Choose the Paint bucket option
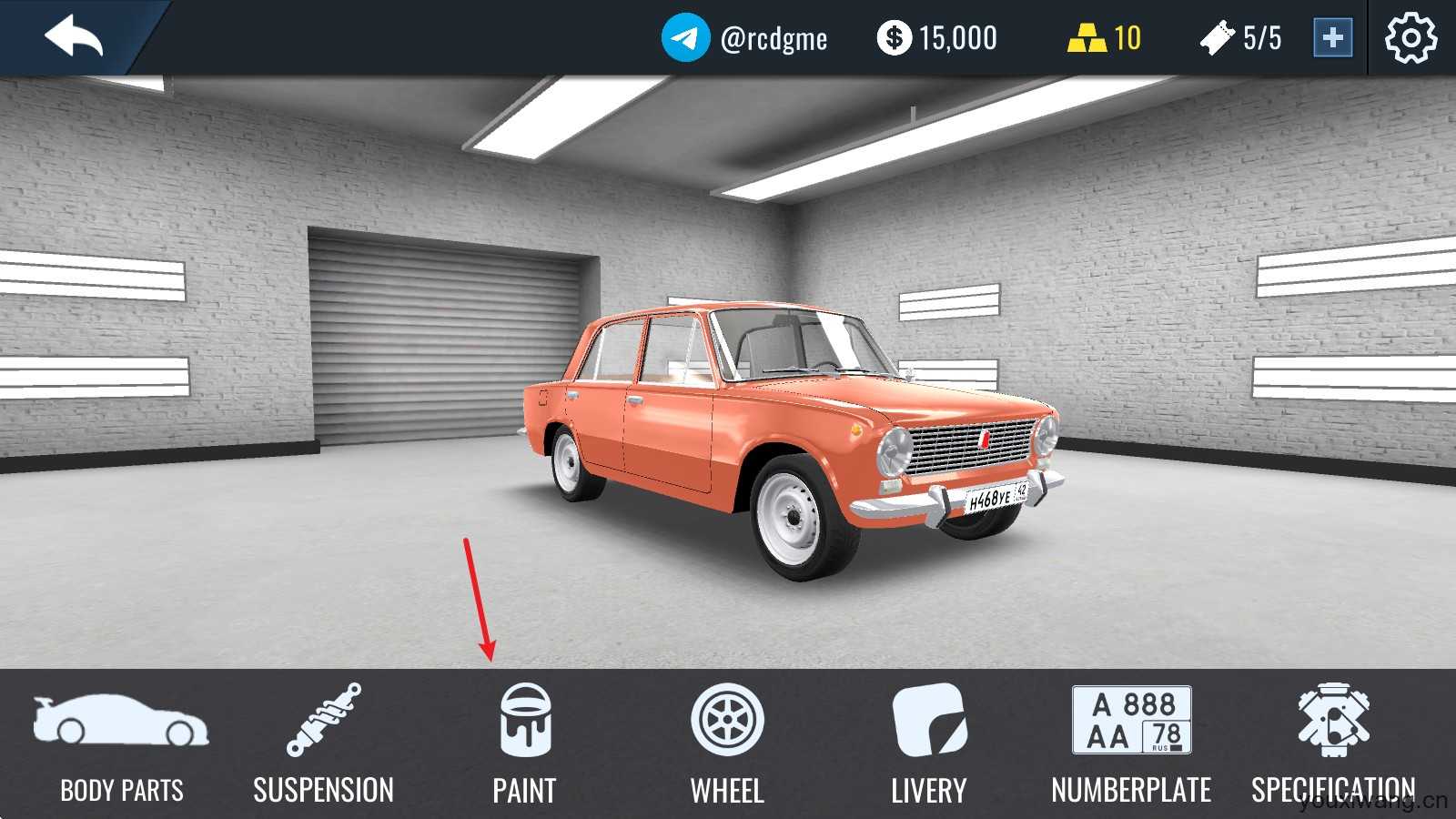The height and width of the screenshot is (819, 1456). [x=525, y=743]
